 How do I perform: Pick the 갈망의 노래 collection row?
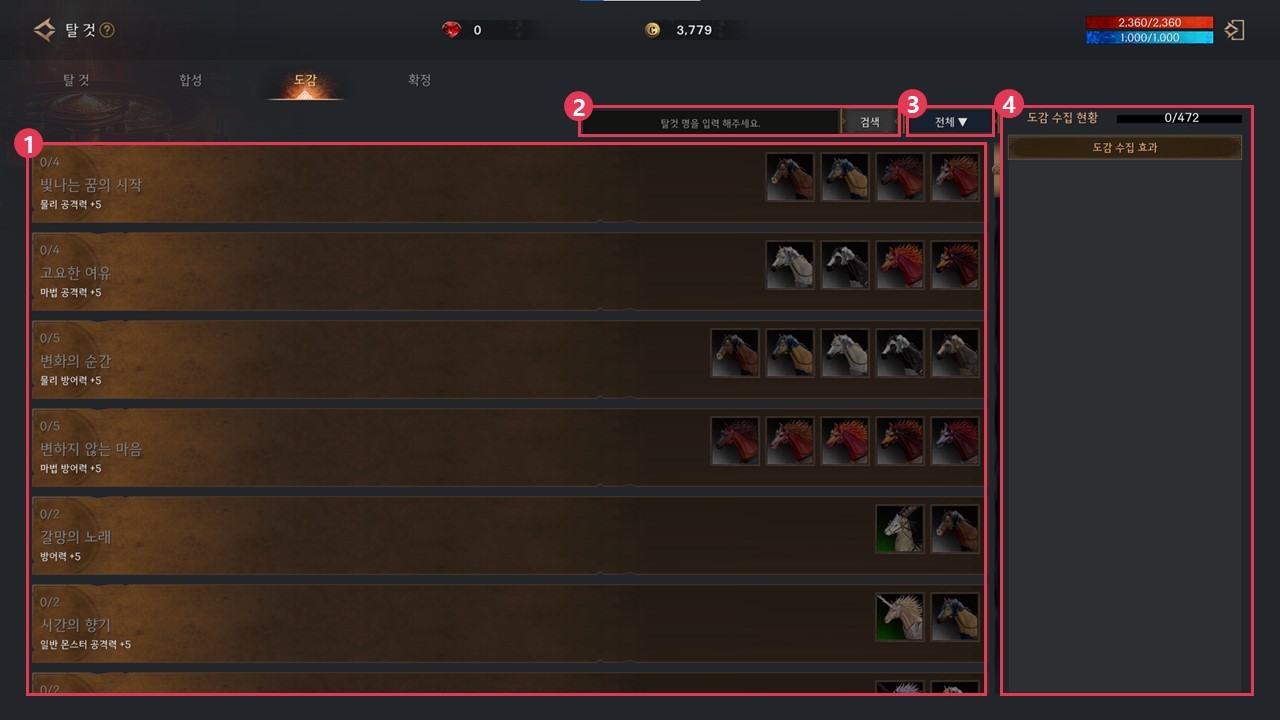(300, 537)
